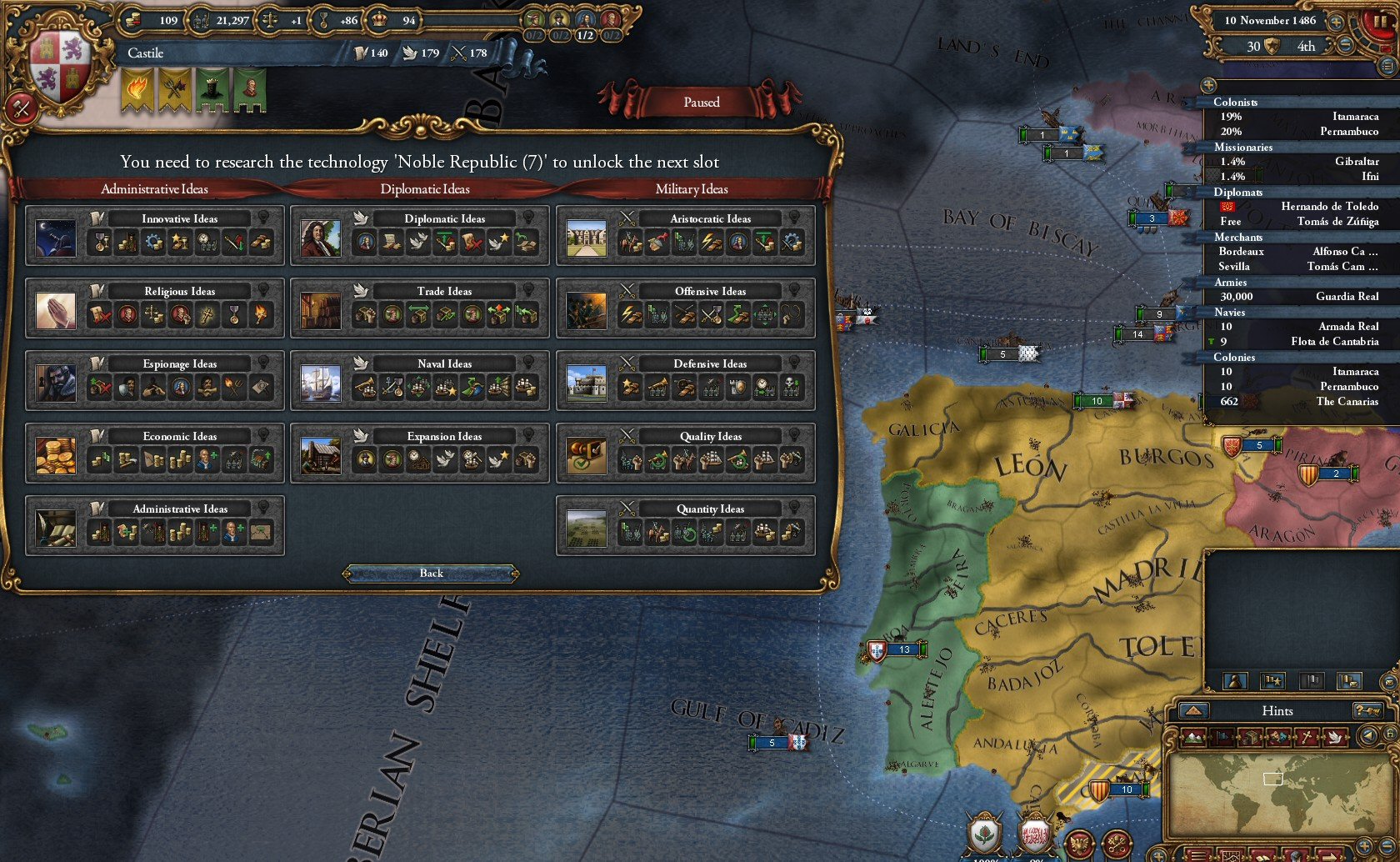Open the Hints panel button
The width and height of the screenshot is (1400, 862).
[1277, 711]
